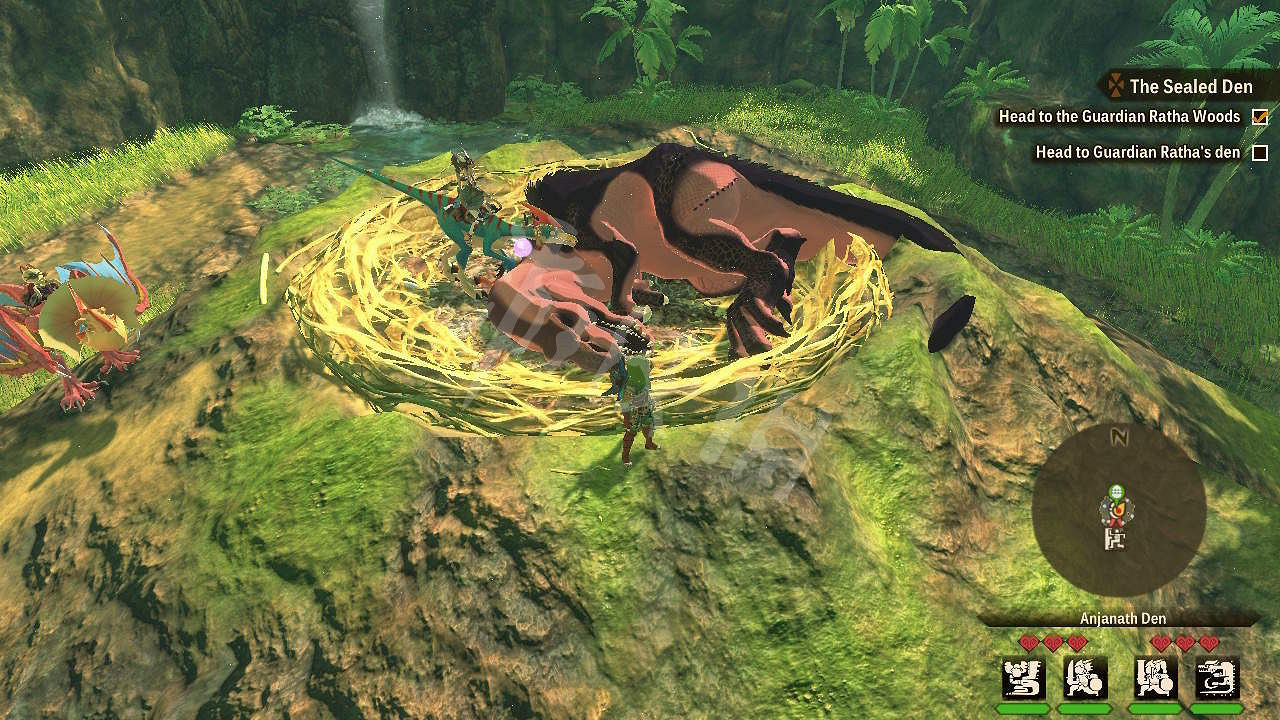The image size is (1280, 720).
Task: Click the green HP bar under the first portrait
Action: (1022, 707)
